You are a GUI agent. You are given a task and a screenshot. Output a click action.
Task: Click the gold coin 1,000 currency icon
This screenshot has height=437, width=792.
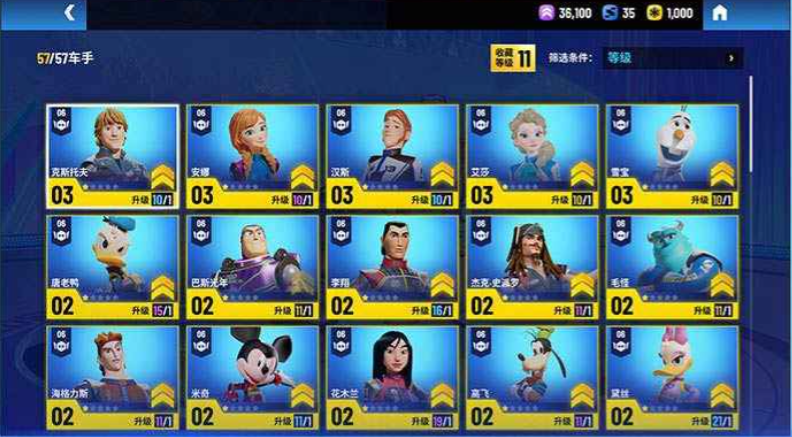tap(654, 13)
